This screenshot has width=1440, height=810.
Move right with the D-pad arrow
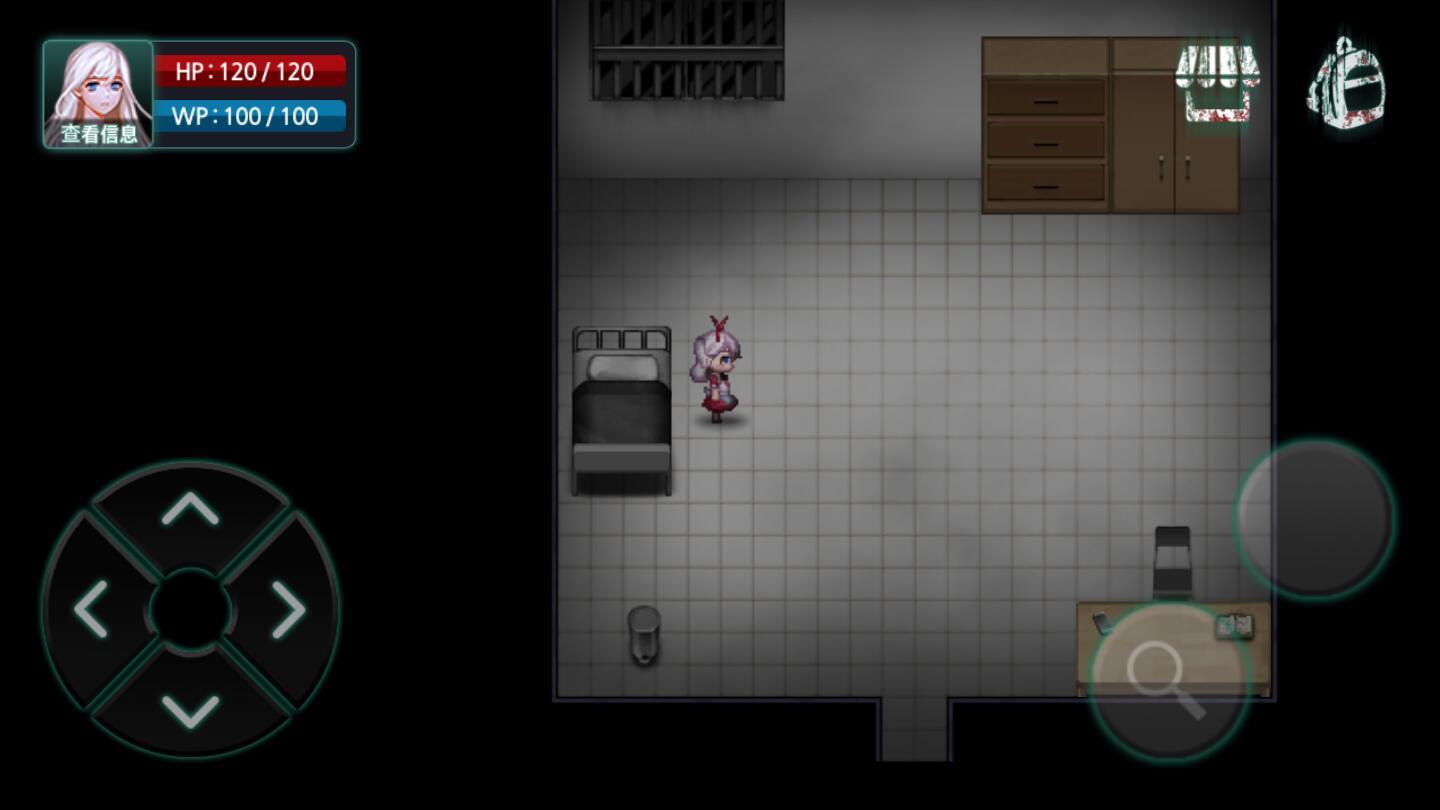tap(289, 609)
